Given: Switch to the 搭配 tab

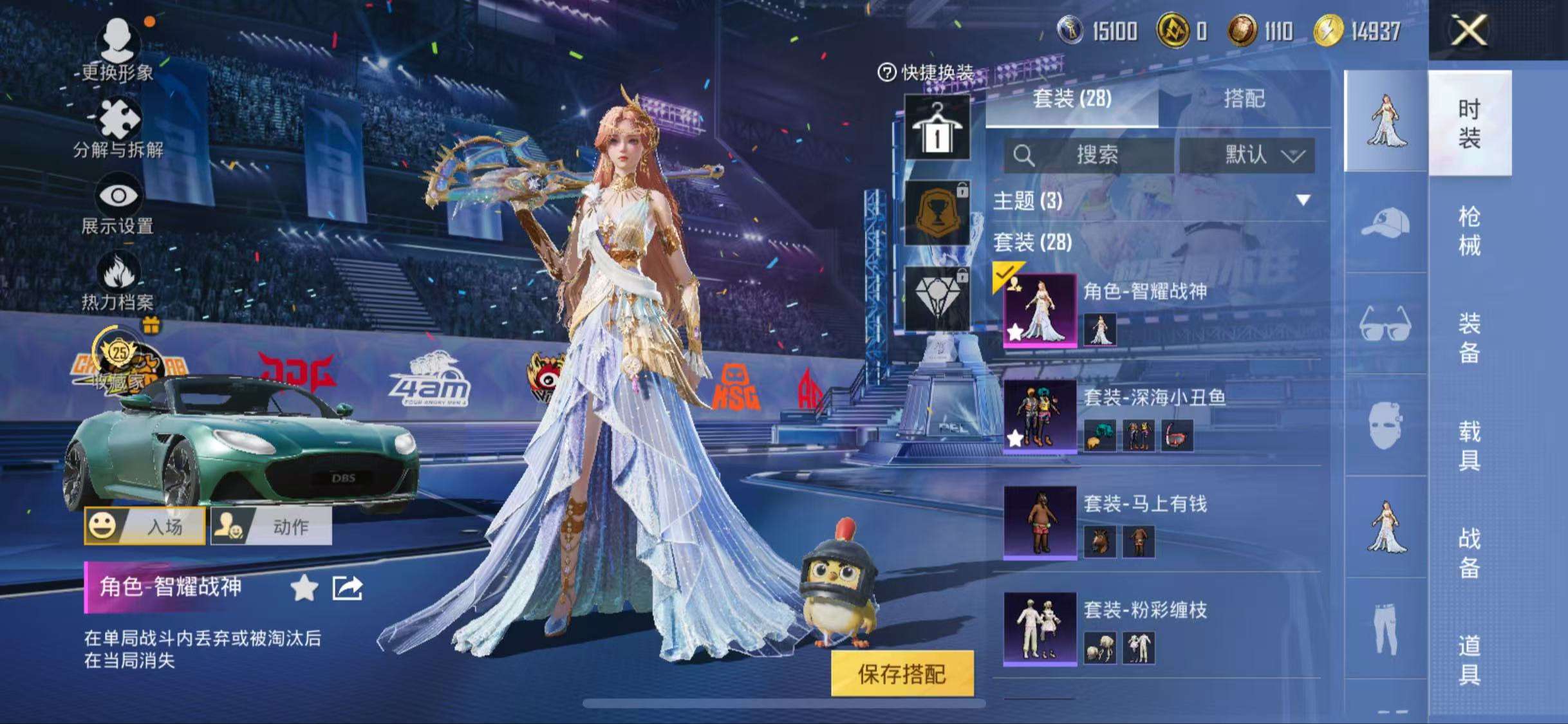Looking at the screenshot, I should pyautogui.click(x=1244, y=98).
